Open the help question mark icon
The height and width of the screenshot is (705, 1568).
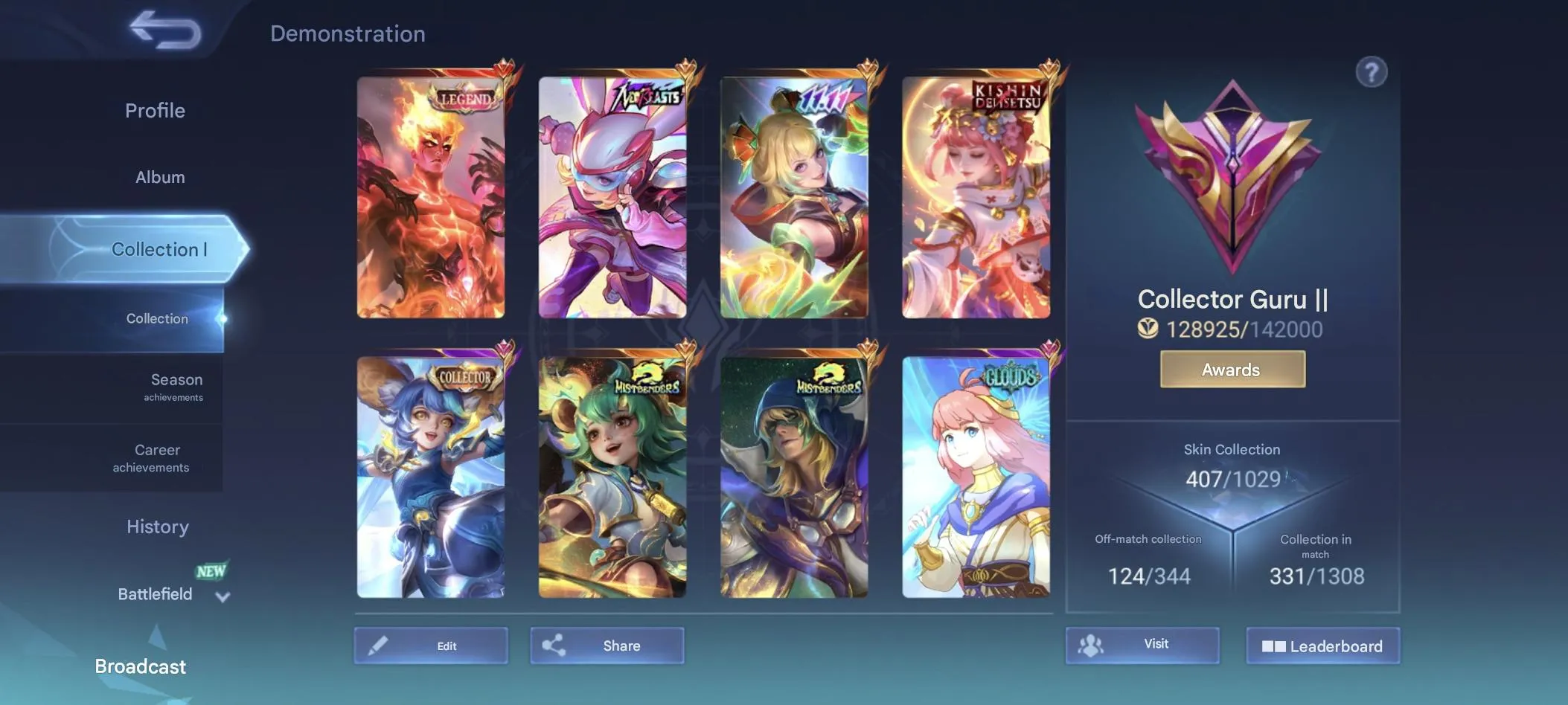[x=1373, y=70]
